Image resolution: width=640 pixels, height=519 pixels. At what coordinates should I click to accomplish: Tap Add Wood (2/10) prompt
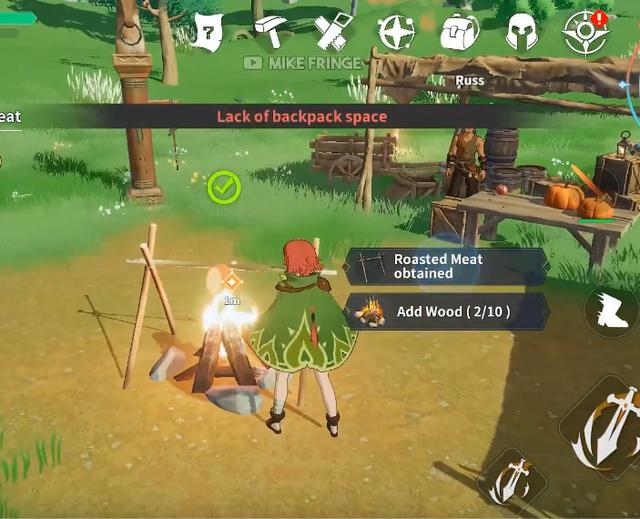tap(446, 311)
